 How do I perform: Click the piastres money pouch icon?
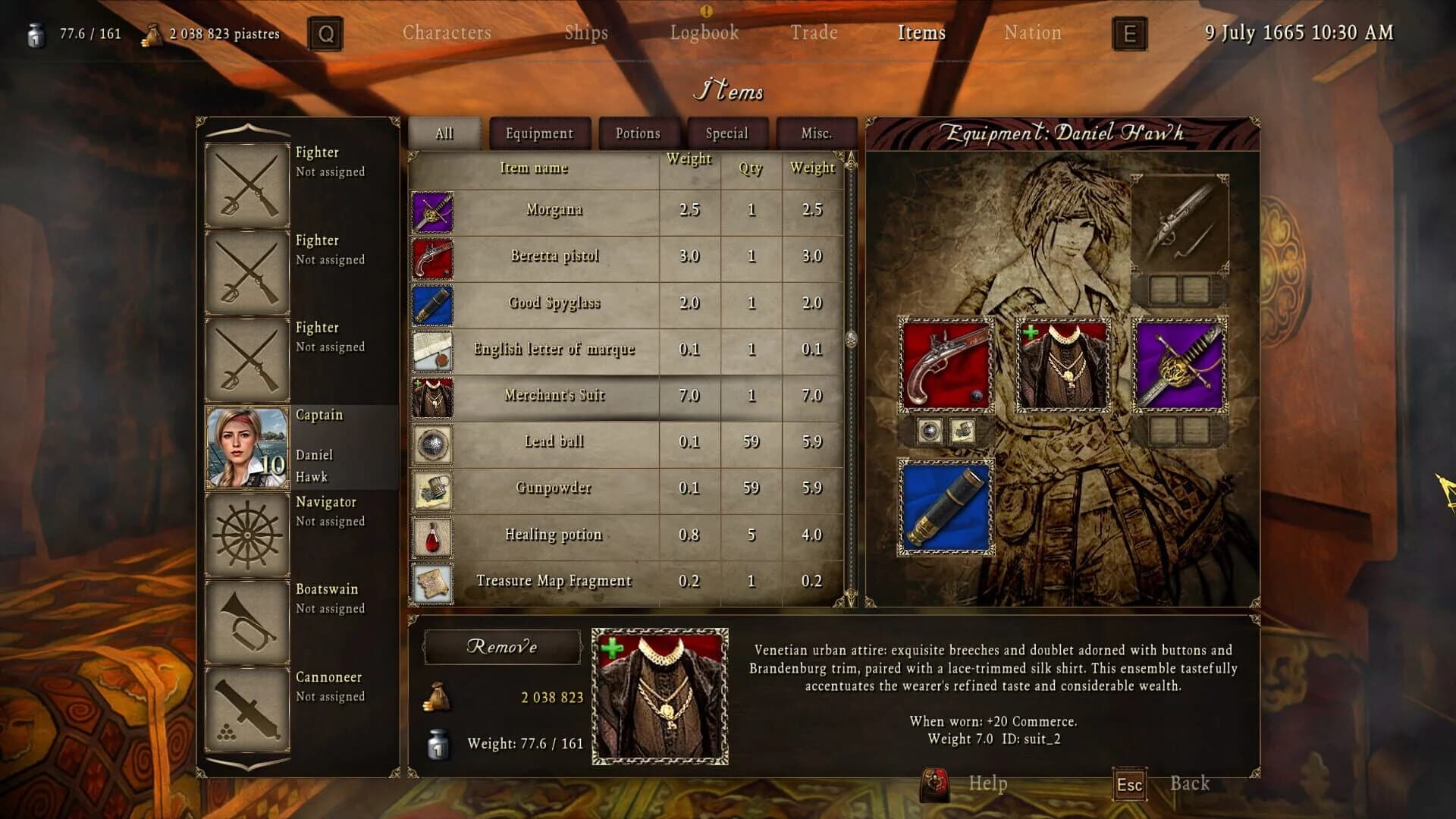point(153,33)
